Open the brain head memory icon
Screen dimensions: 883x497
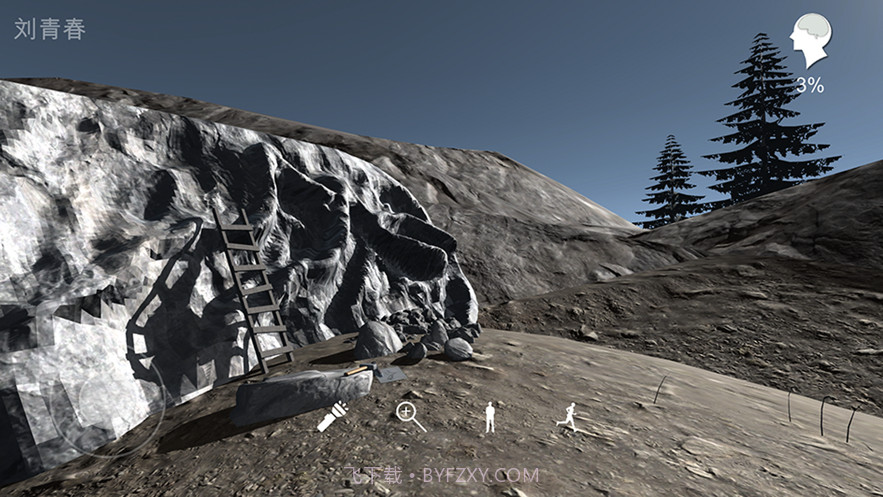pyautogui.click(x=810, y=42)
